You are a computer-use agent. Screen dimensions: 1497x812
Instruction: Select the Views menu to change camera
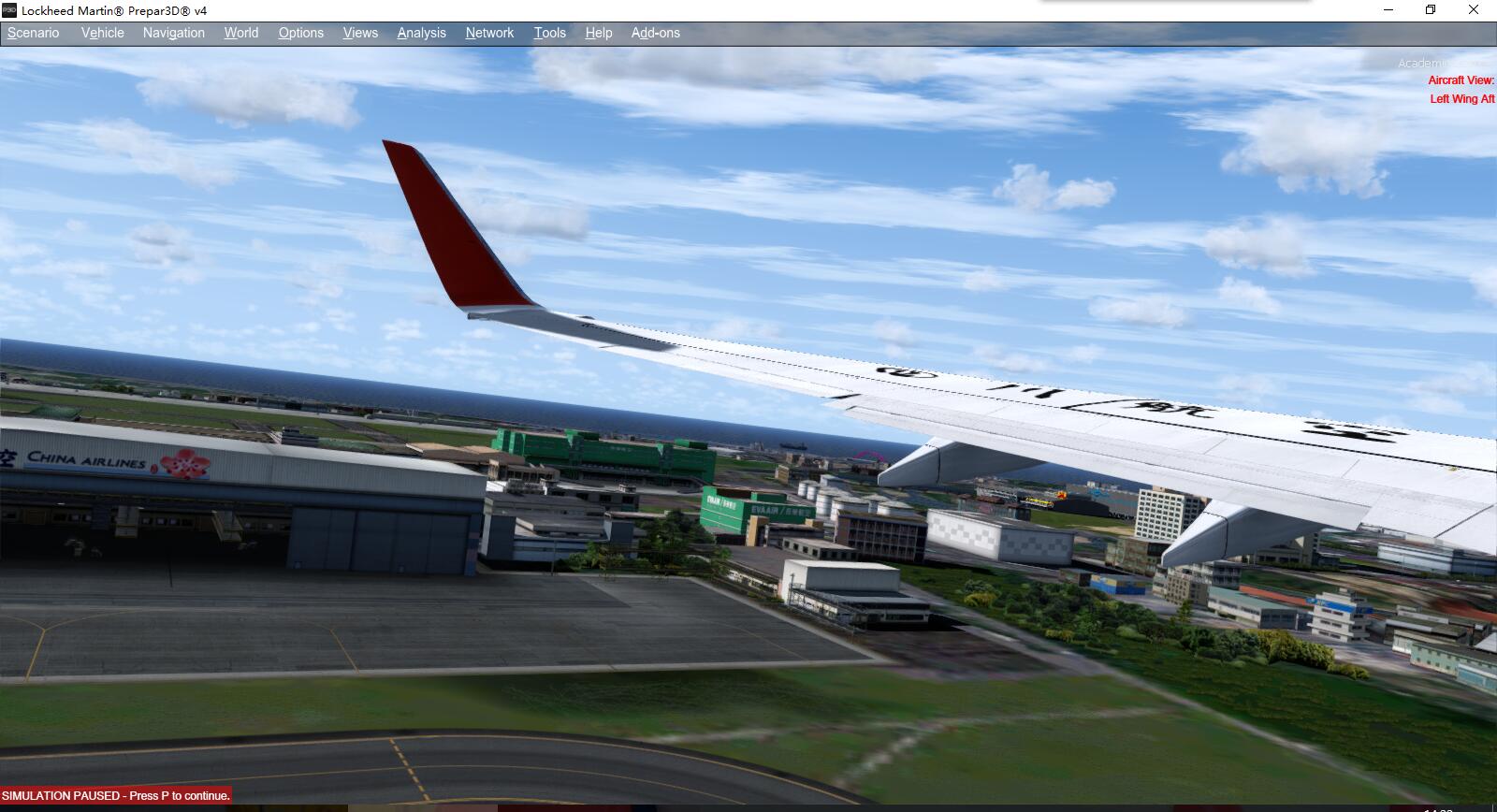coord(359,33)
